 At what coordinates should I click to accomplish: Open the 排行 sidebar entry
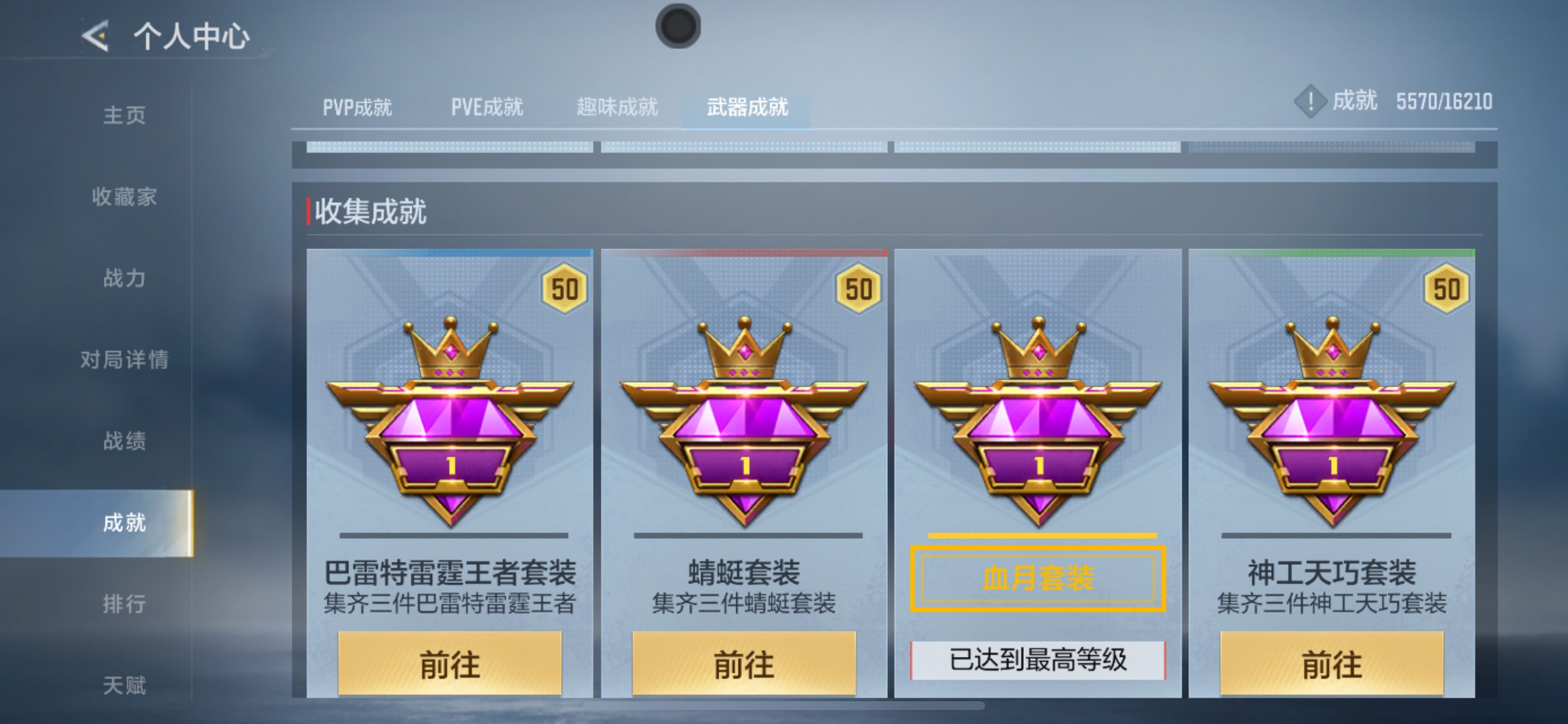126,602
